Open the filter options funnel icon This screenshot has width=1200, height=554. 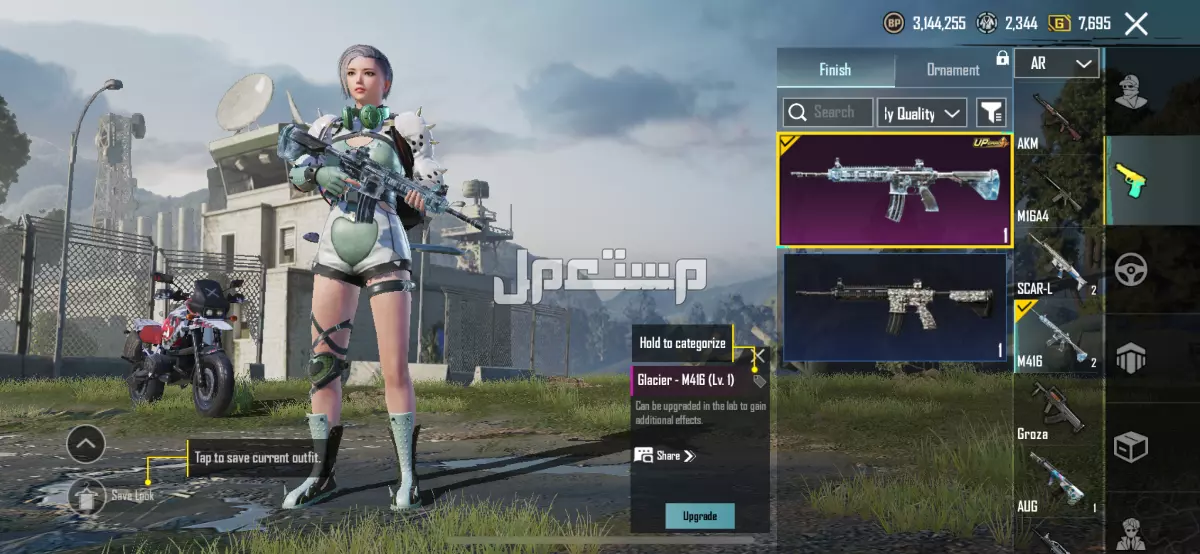991,113
